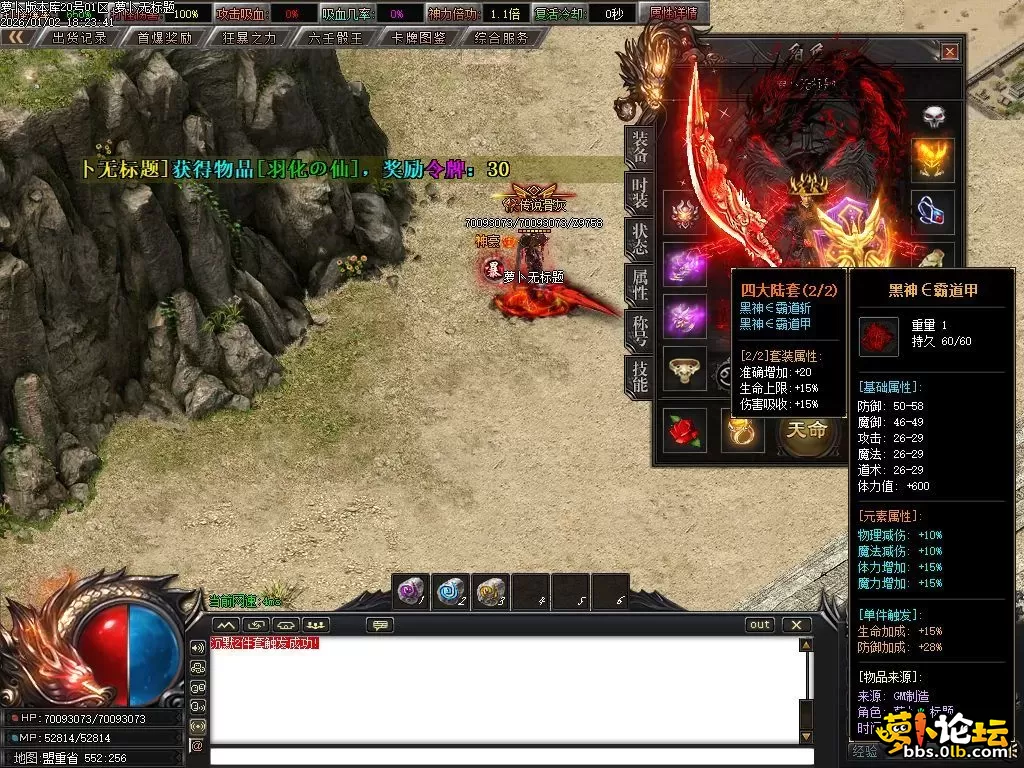Viewport: 1024px width, 768px height.
Task: Open the 六壬骰王 dice menu
Action: coord(335,38)
